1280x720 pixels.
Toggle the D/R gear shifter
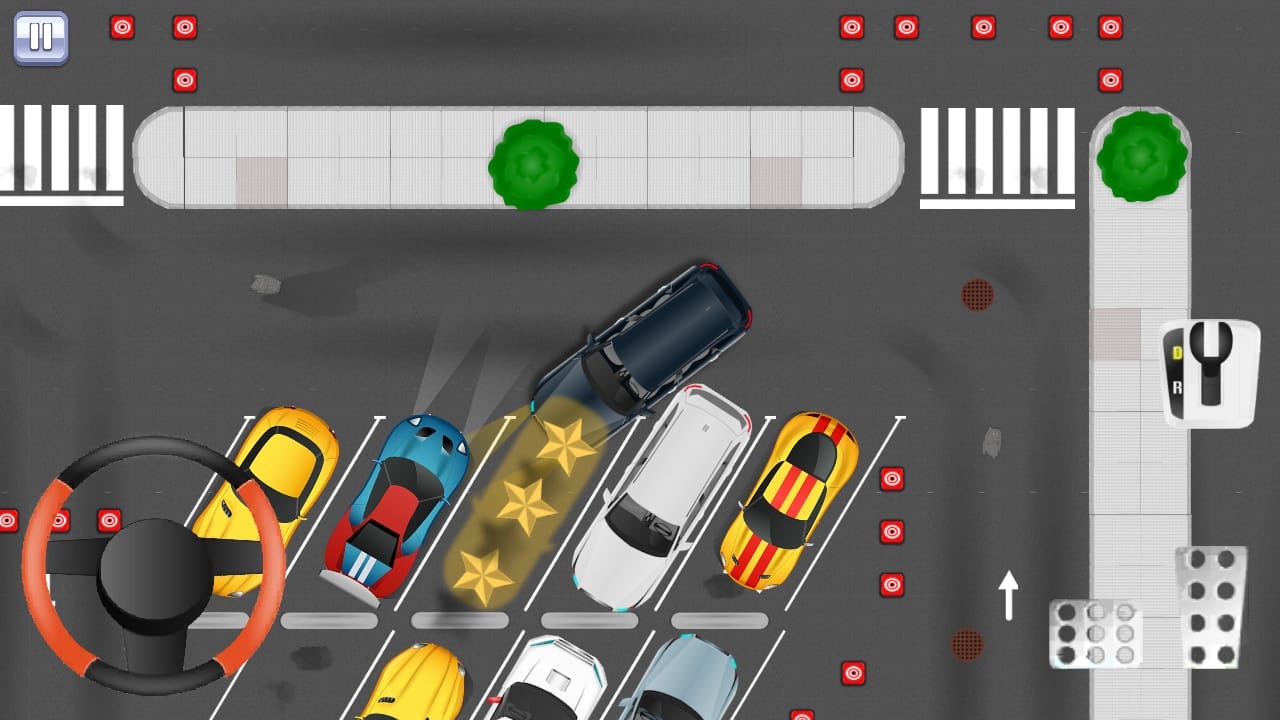(1209, 373)
